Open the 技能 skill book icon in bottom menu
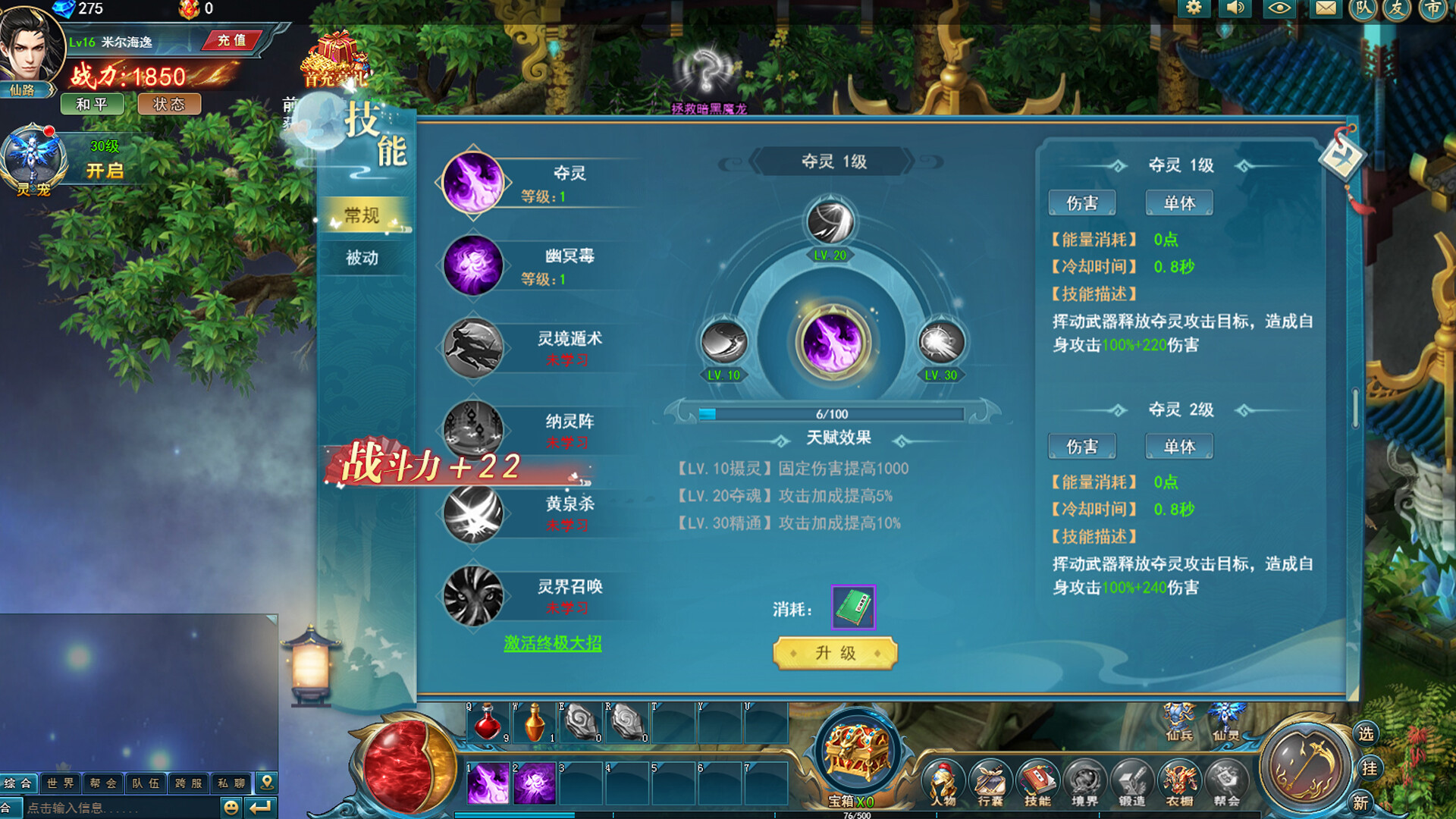This screenshot has height=819, width=1456. point(1039,783)
